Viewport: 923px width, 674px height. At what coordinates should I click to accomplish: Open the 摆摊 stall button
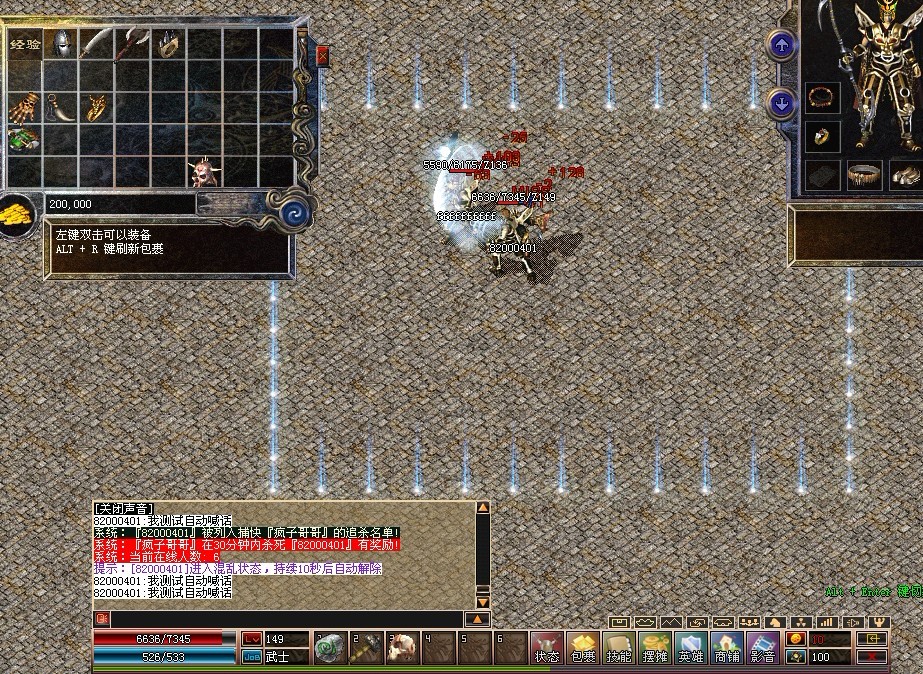[654, 648]
